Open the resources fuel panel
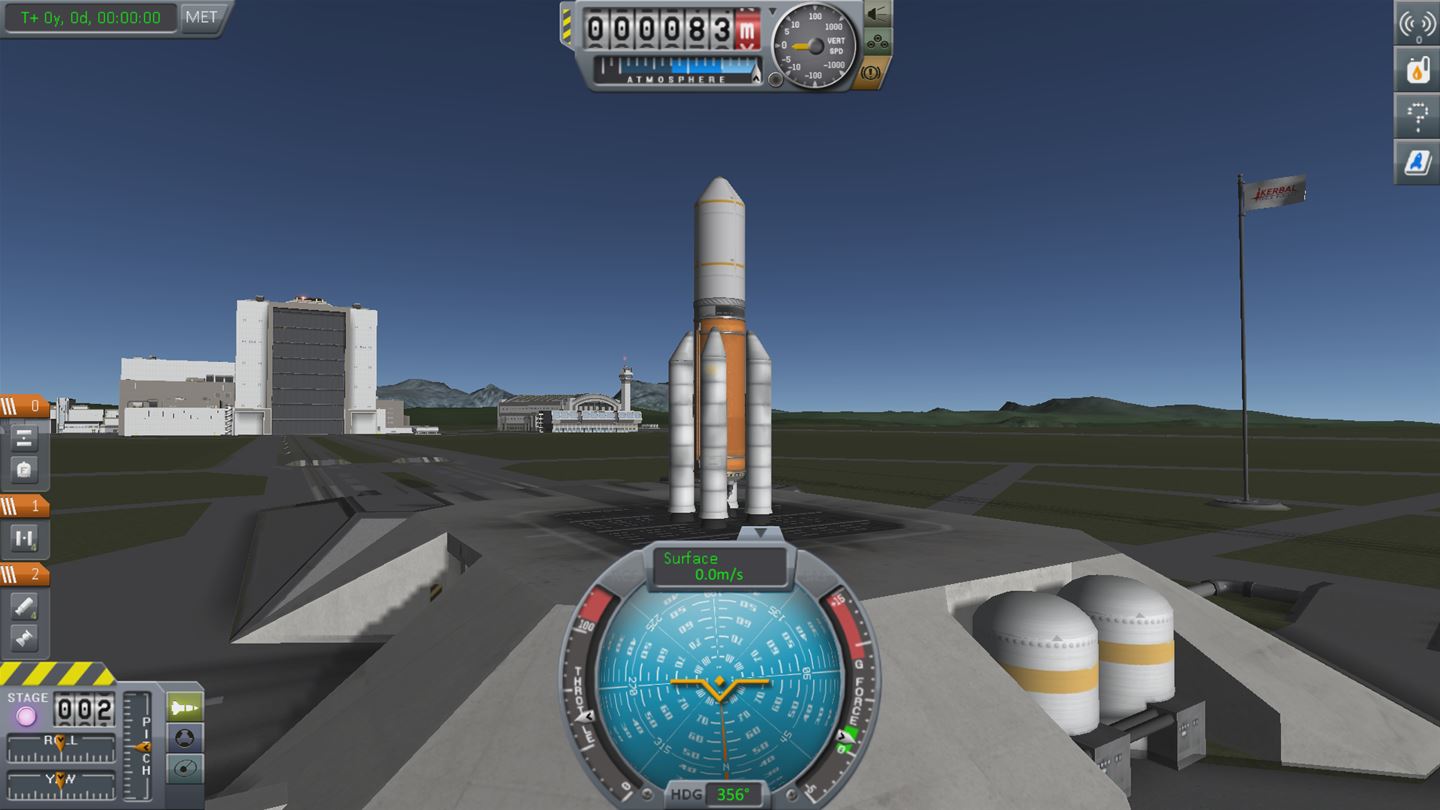Screen dimensions: 1440x810 pos(1418,70)
